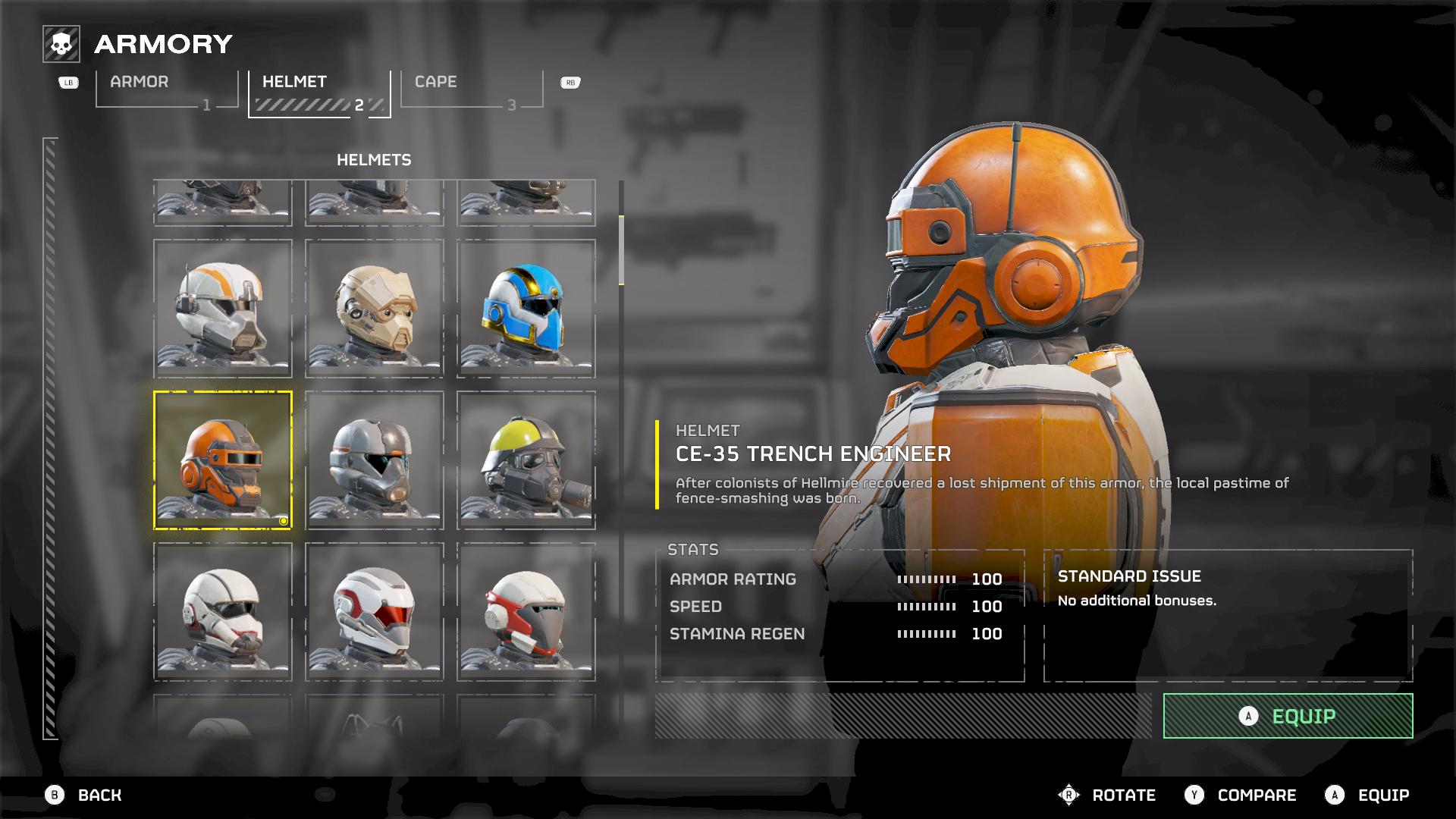Choose the white helmet with orange stripes
The width and height of the screenshot is (1456, 819).
tap(223, 309)
